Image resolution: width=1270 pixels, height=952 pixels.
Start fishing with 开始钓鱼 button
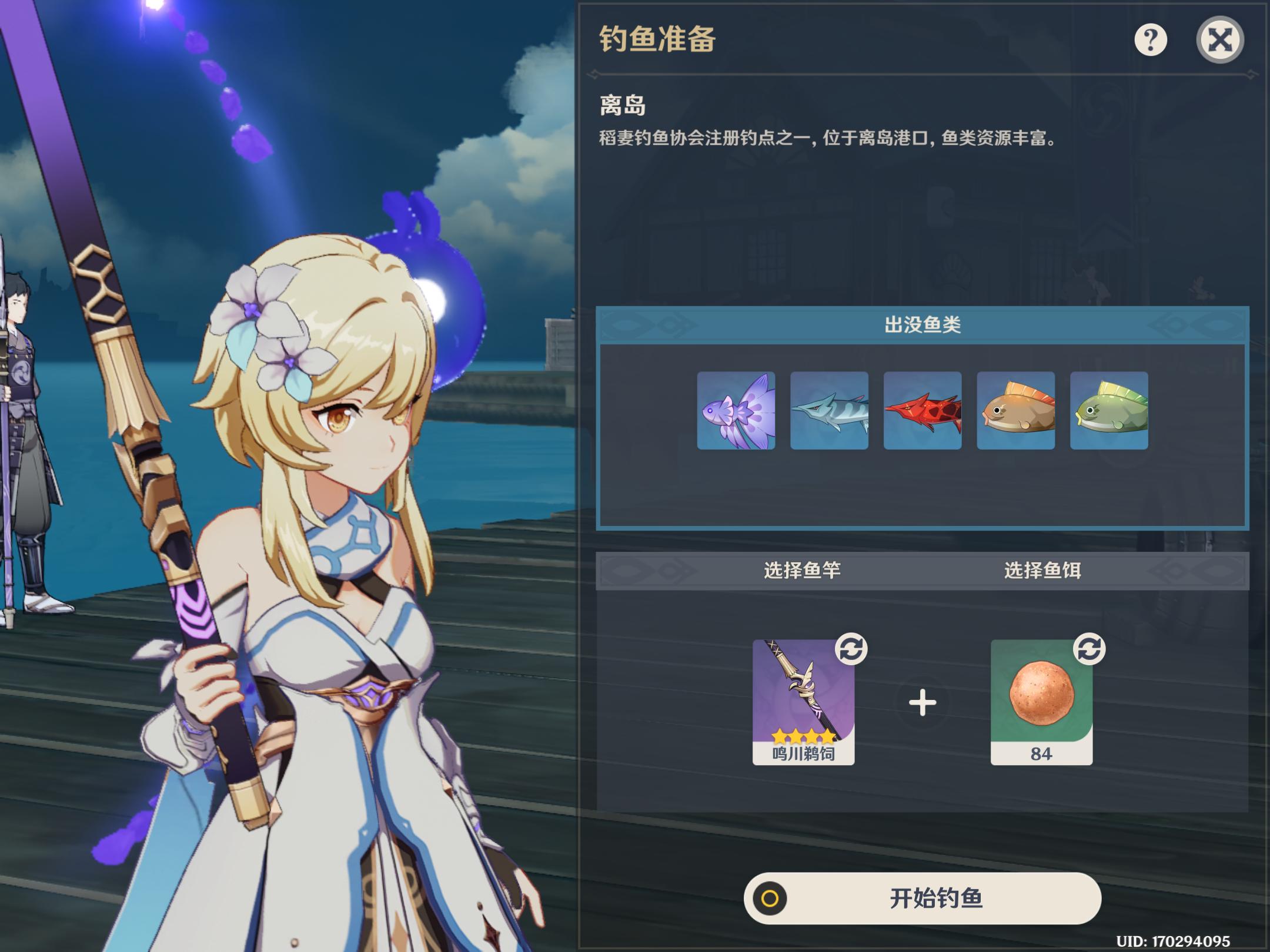(x=922, y=898)
